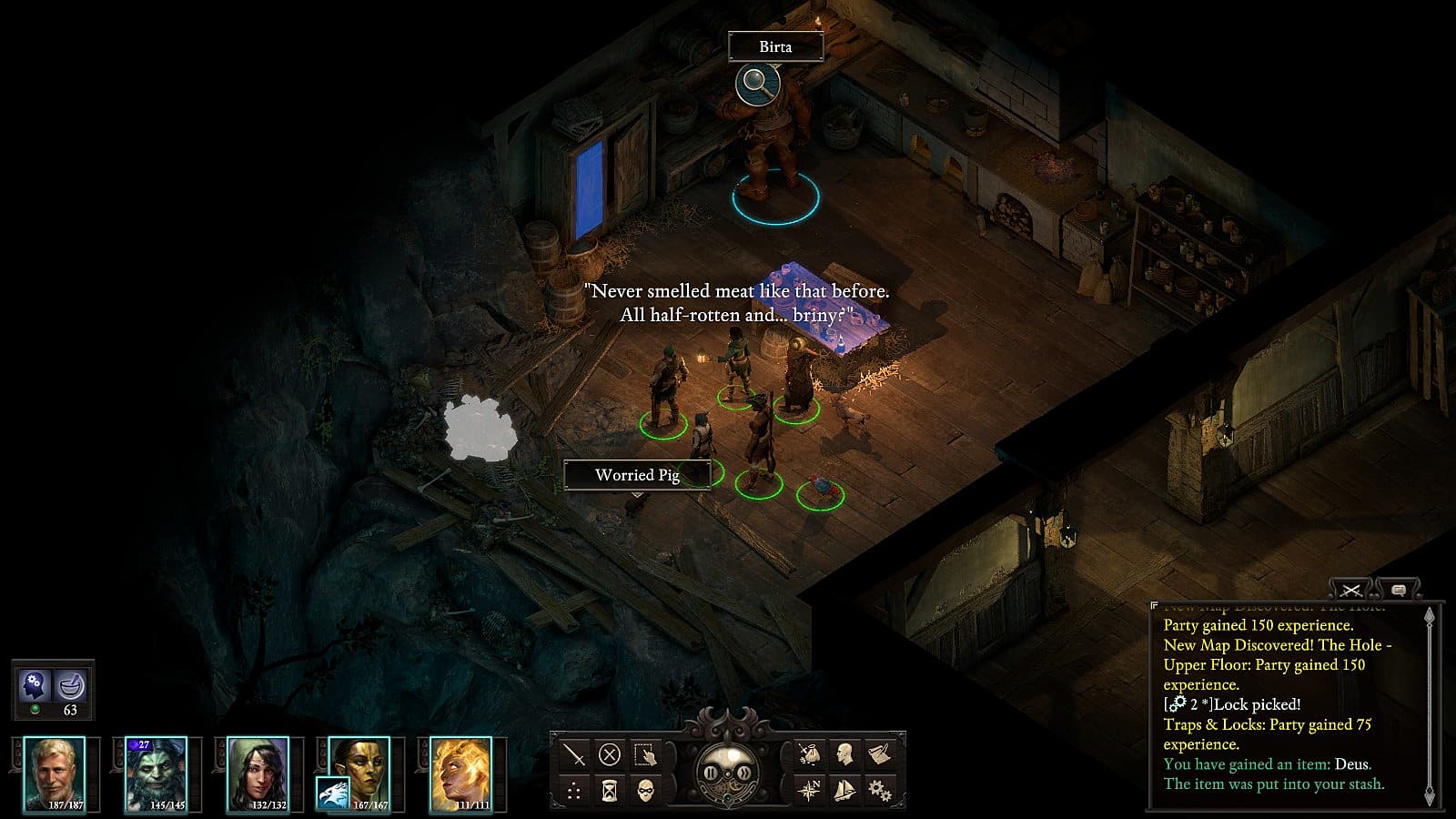1456x819 pixels.
Task: Select the green-skinned bearded character portrait
Action: (156, 773)
